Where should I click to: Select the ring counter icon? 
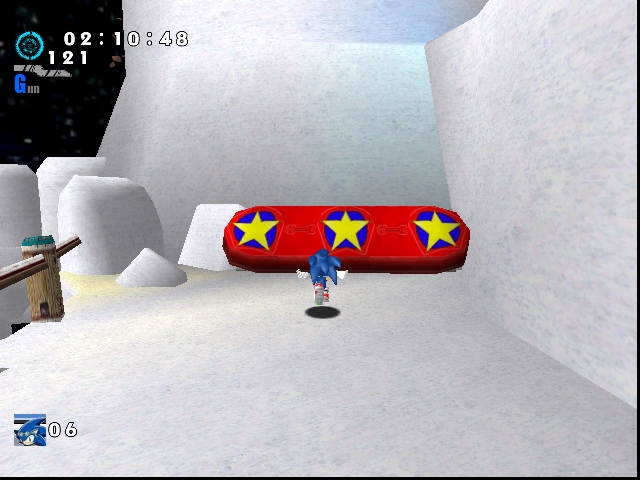pos(28,45)
